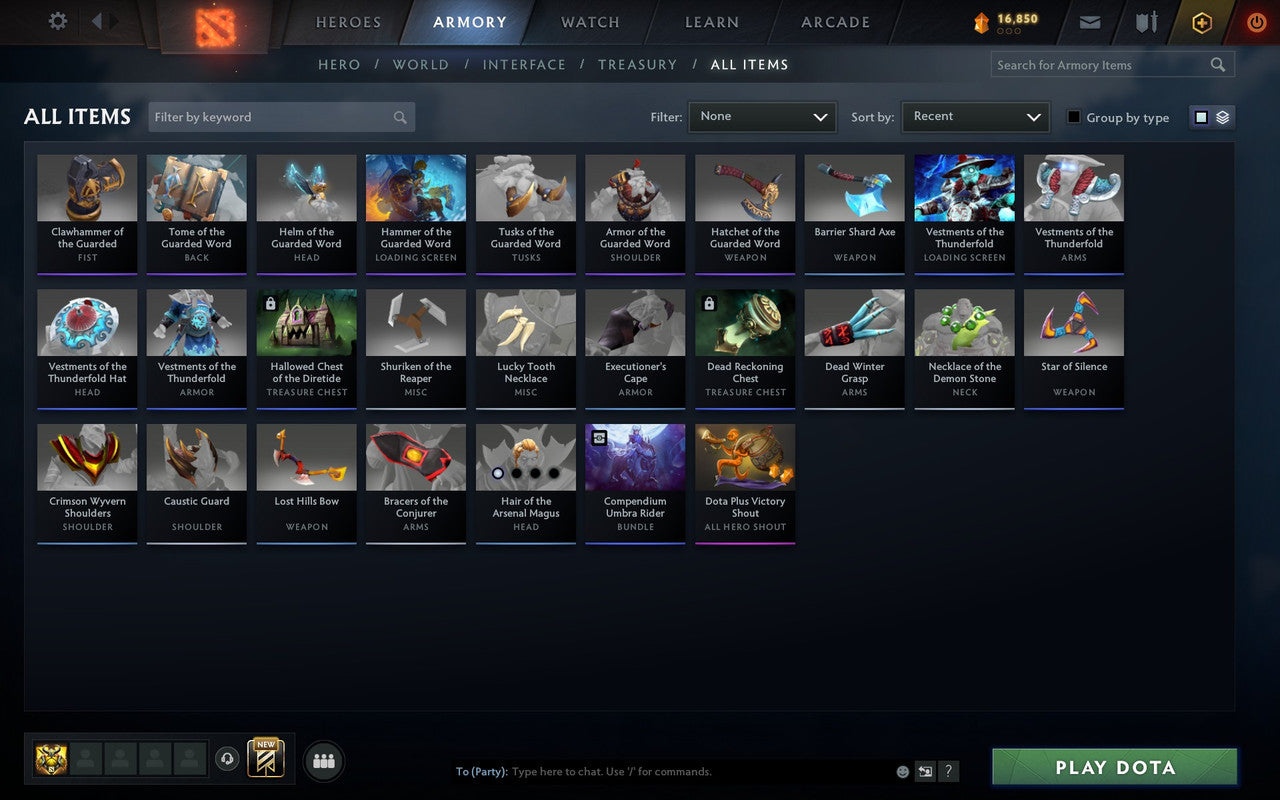Click the shield and sword loadout icon
1280x800 pixels.
[1146, 21]
